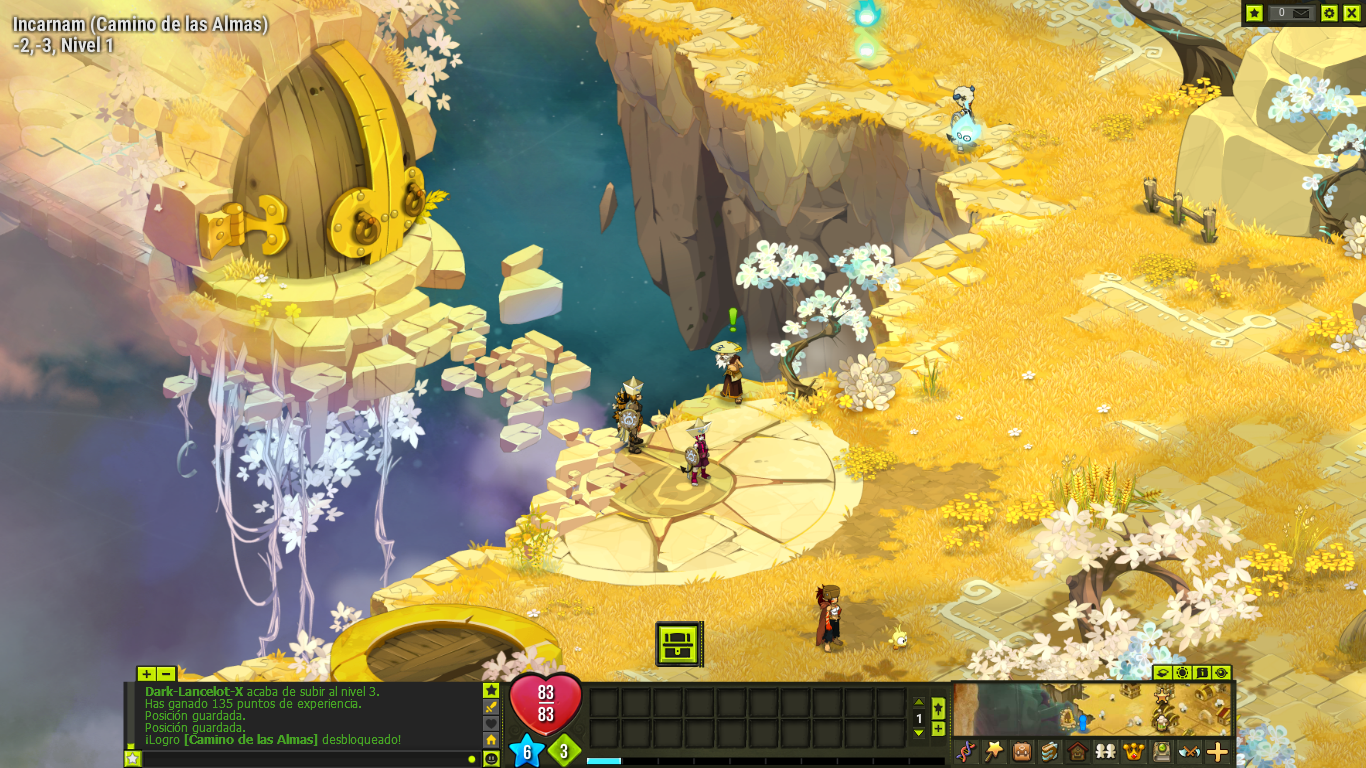Open the gear settings button
Viewport: 1366px width, 768px height.
coord(1329,13)
